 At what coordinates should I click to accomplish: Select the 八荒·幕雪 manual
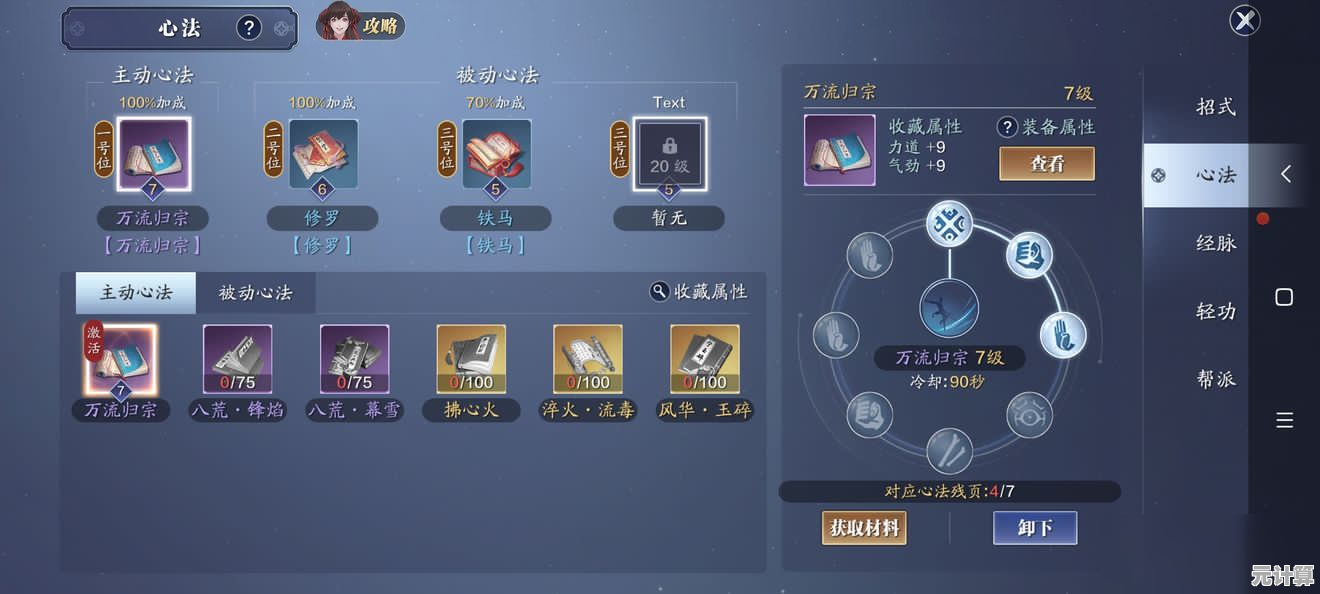click(354, 359)
